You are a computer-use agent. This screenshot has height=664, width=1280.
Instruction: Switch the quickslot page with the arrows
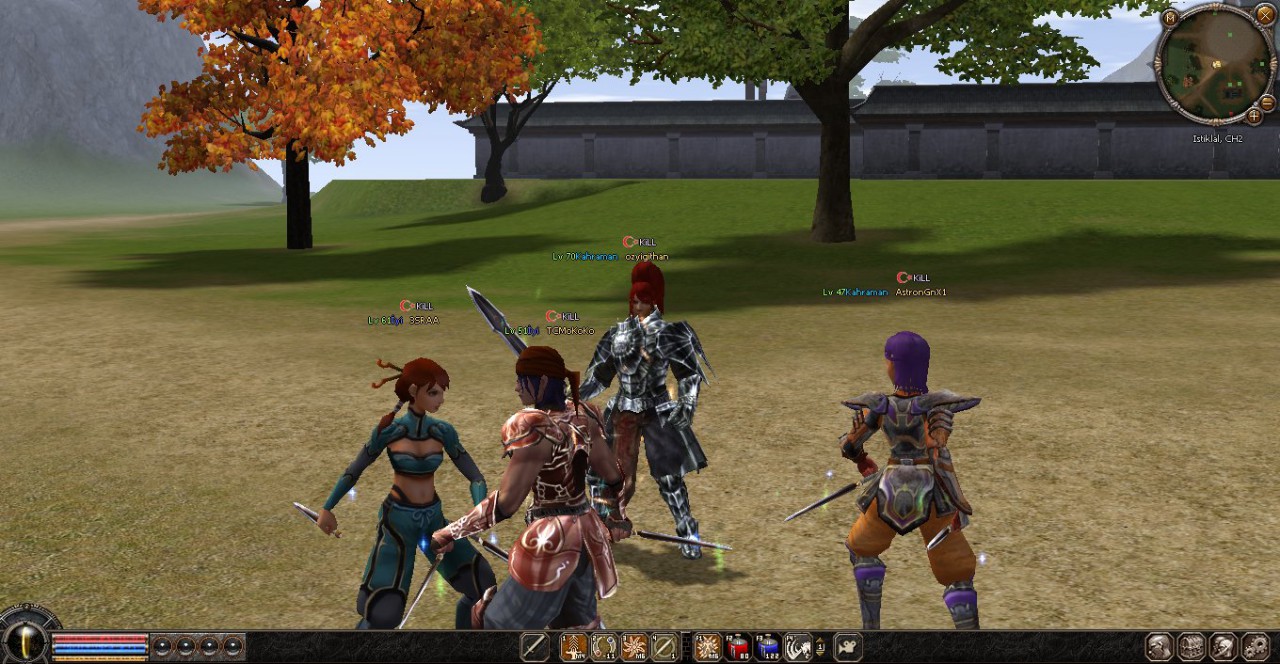click(821, 647)
